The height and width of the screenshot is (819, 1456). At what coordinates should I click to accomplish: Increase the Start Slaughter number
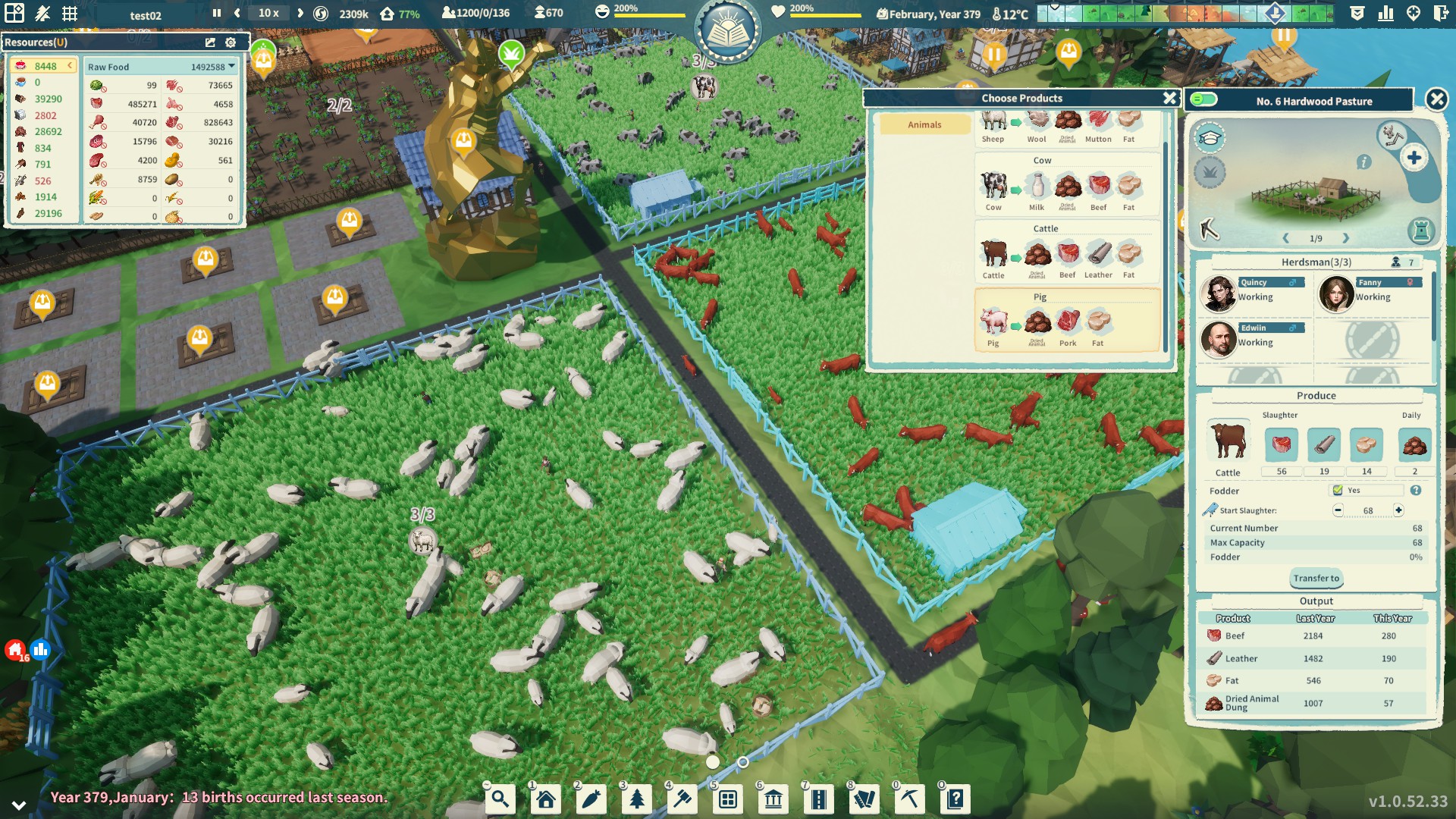[x=1398, y=510]
